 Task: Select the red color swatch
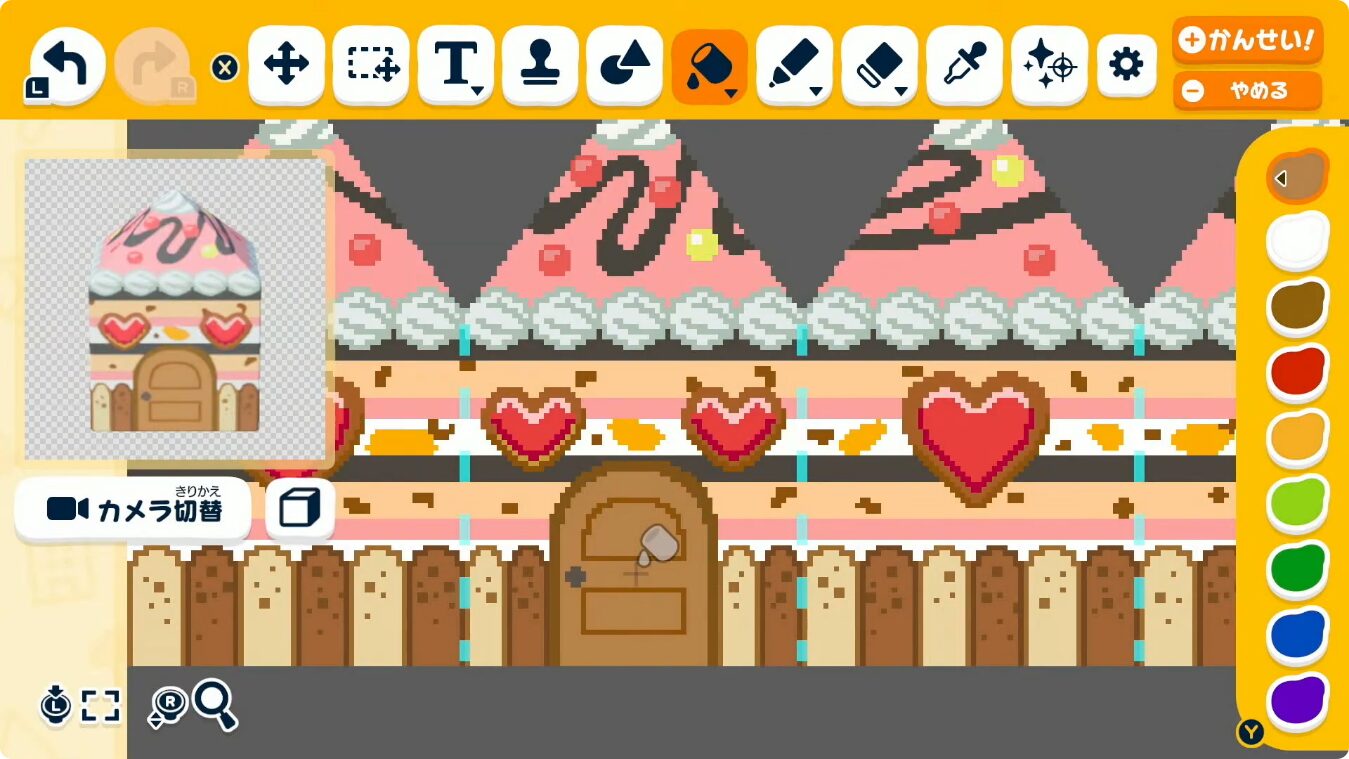click(1297, 371)
